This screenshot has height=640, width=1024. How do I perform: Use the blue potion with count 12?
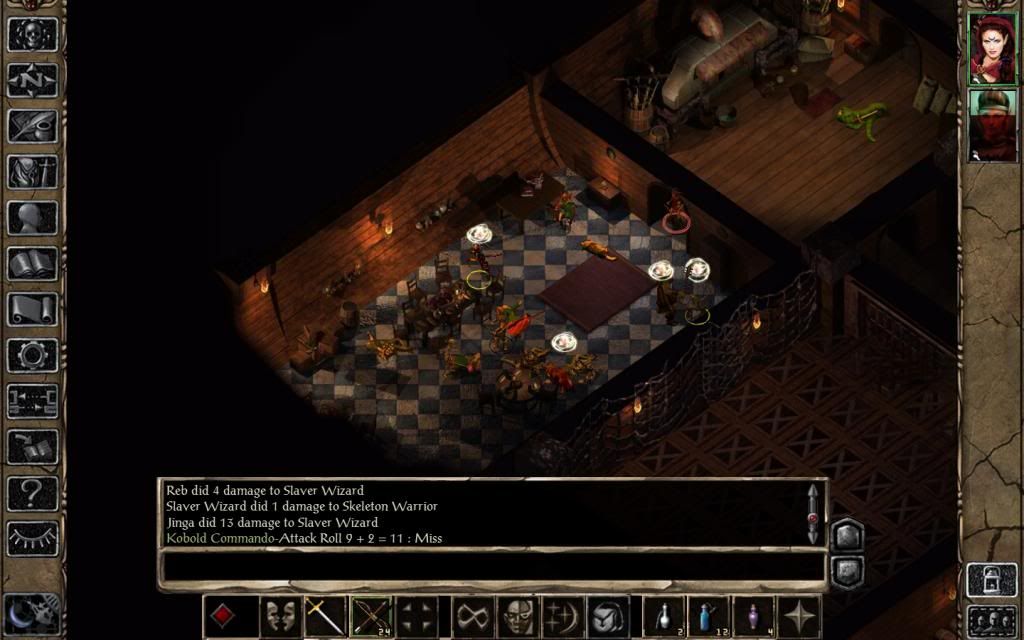tap(708, 616)
